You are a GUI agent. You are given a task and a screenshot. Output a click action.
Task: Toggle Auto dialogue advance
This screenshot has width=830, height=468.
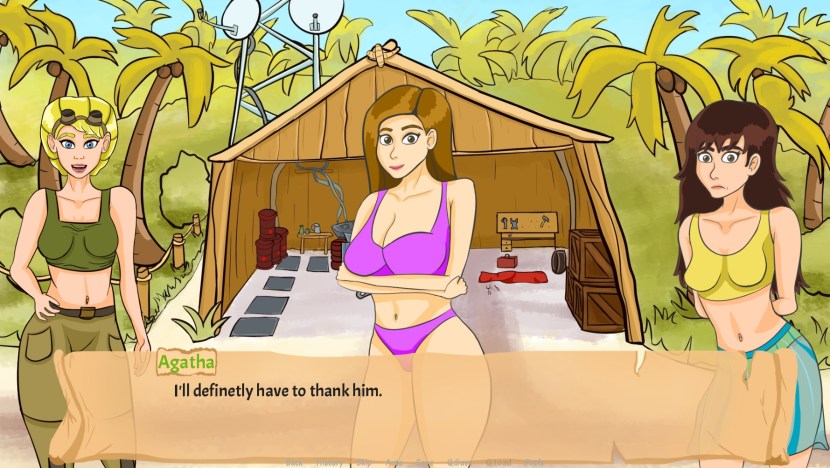coord(394,463)
